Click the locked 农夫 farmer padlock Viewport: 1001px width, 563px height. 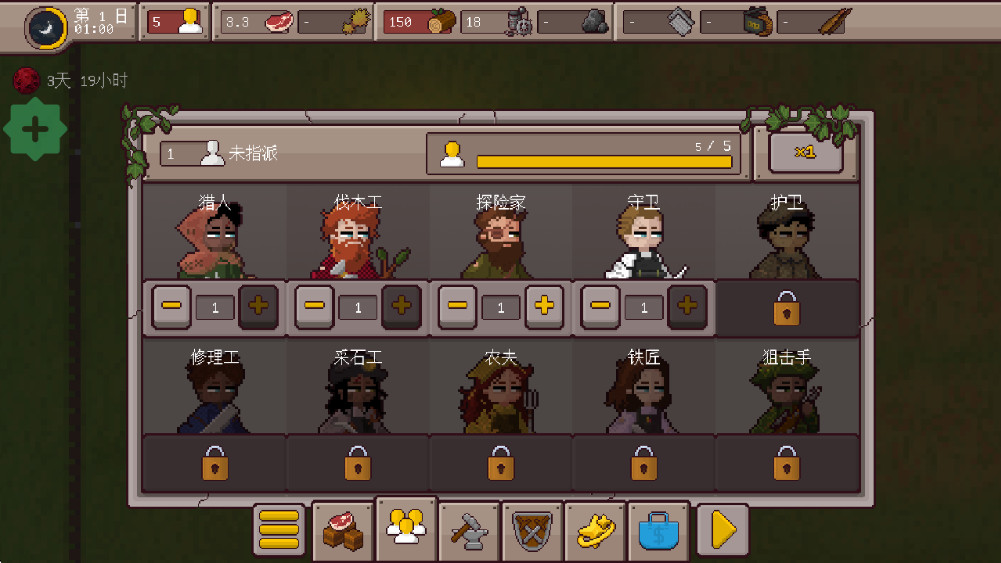click(501, 464)
